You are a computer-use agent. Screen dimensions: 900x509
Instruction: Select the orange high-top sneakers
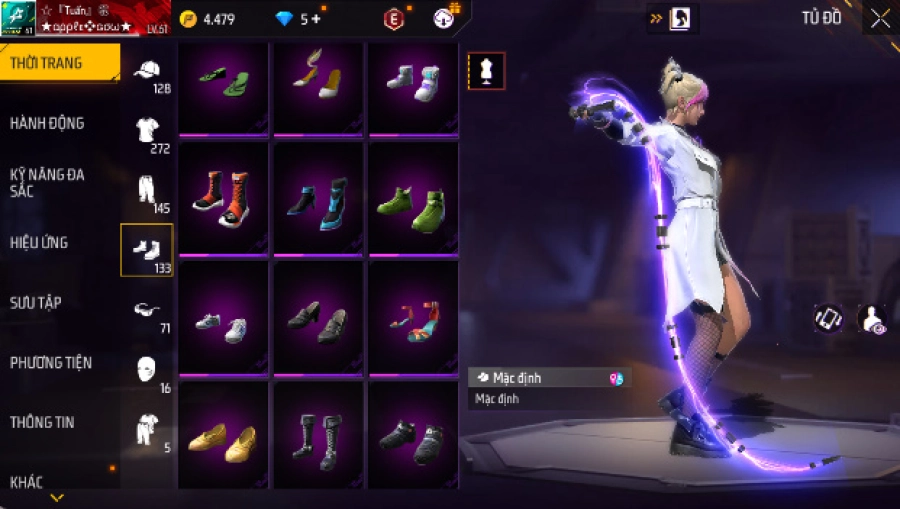pos(223,196)
